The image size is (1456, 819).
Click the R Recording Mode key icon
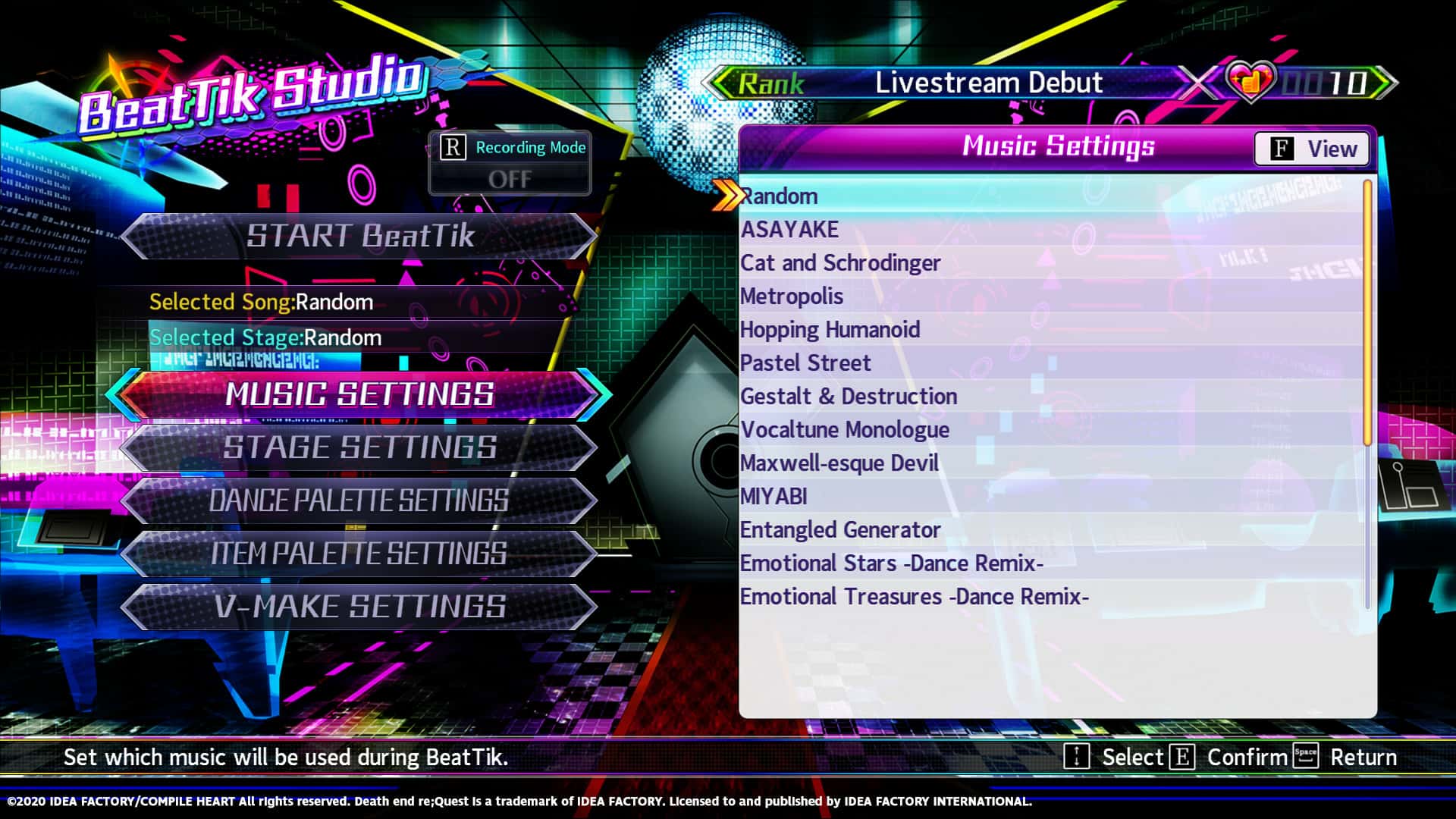click(x=453, y=149)
